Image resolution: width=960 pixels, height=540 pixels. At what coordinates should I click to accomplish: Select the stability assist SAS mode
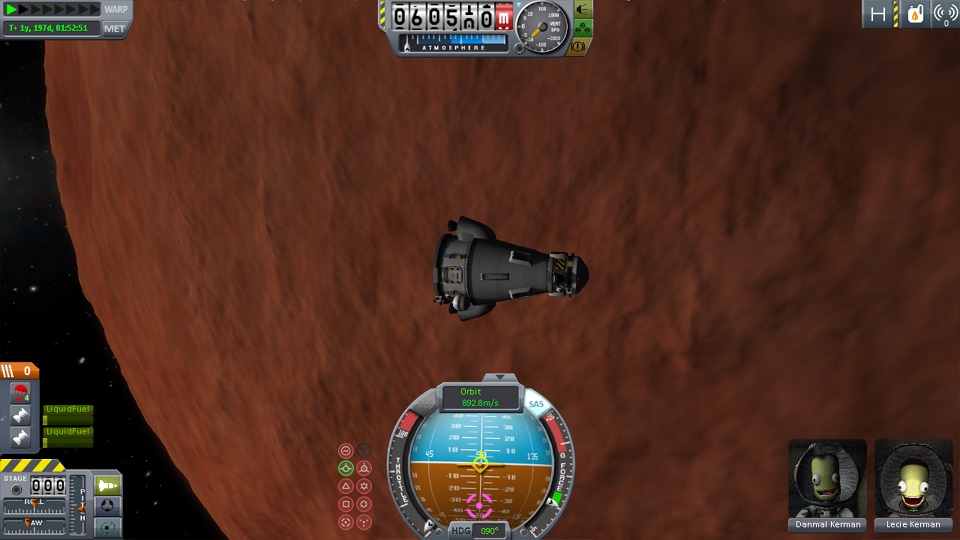click(346, 450)
